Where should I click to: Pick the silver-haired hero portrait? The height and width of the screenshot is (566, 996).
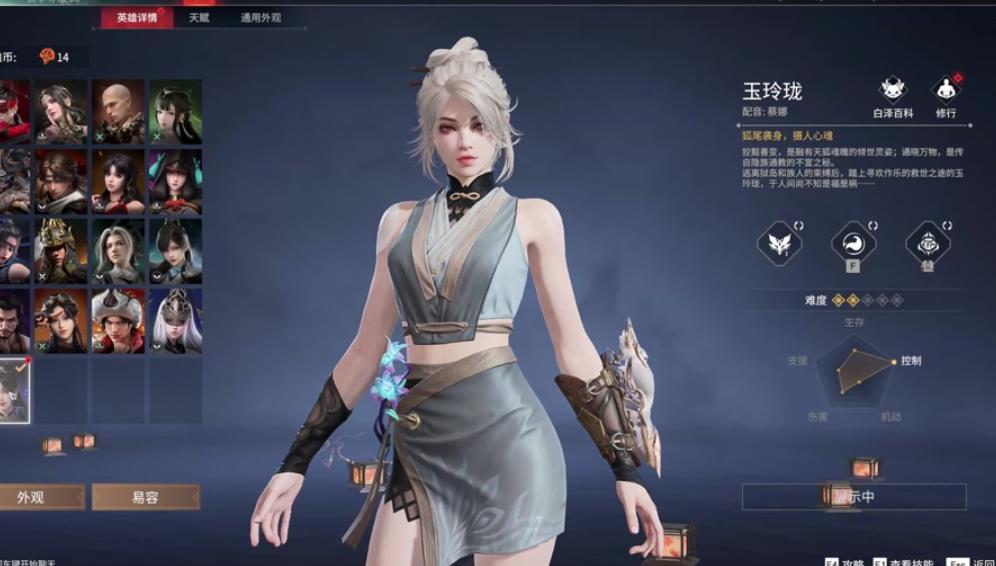pyautogui.click(x=118, y=250)
